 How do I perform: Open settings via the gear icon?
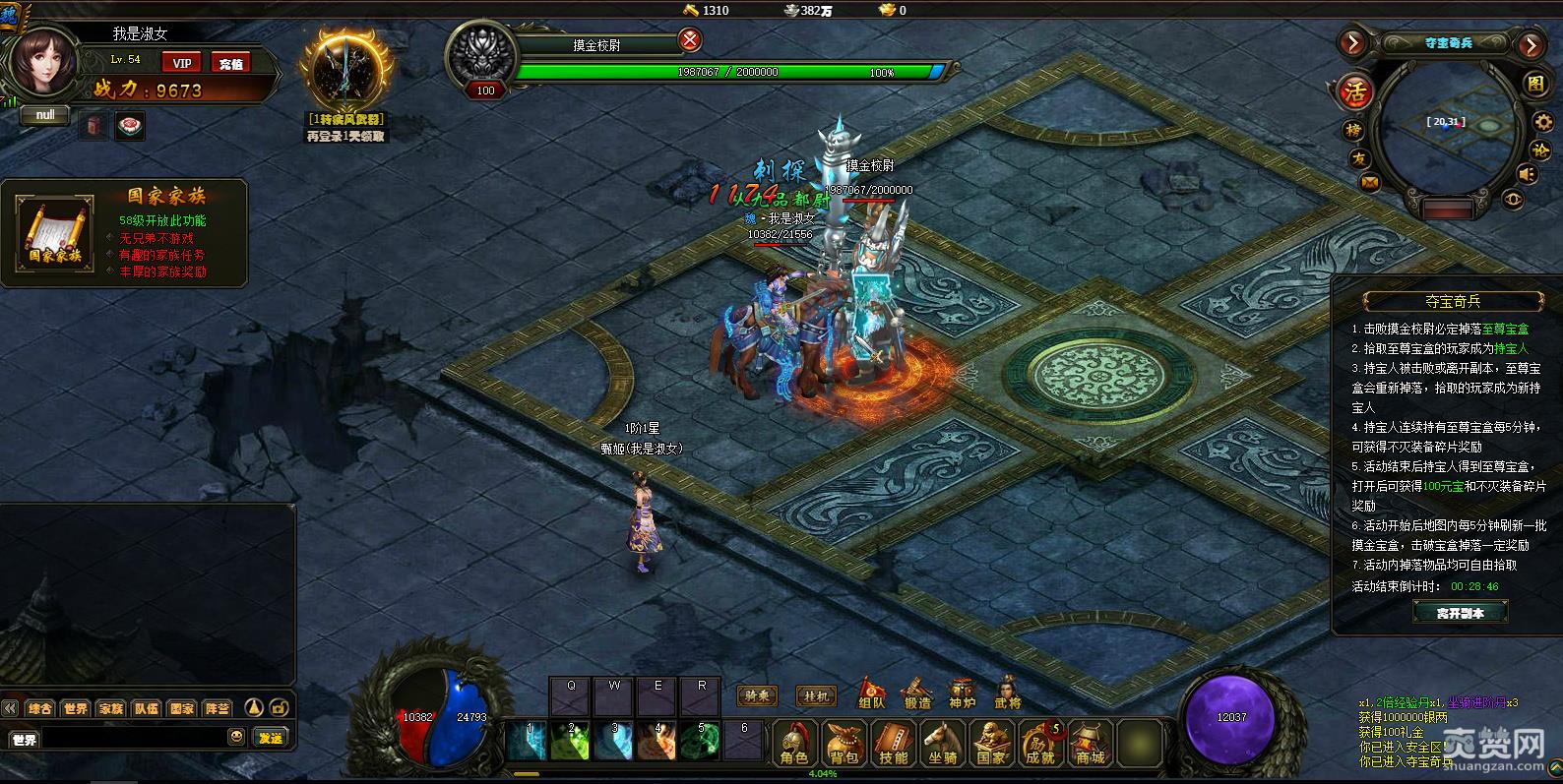tap(1541, 122)
